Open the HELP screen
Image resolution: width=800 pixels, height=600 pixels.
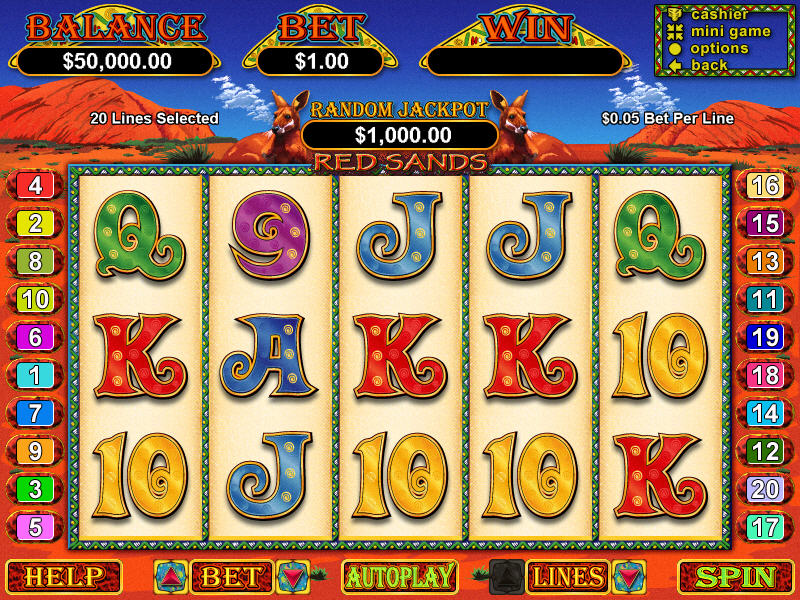63,577
